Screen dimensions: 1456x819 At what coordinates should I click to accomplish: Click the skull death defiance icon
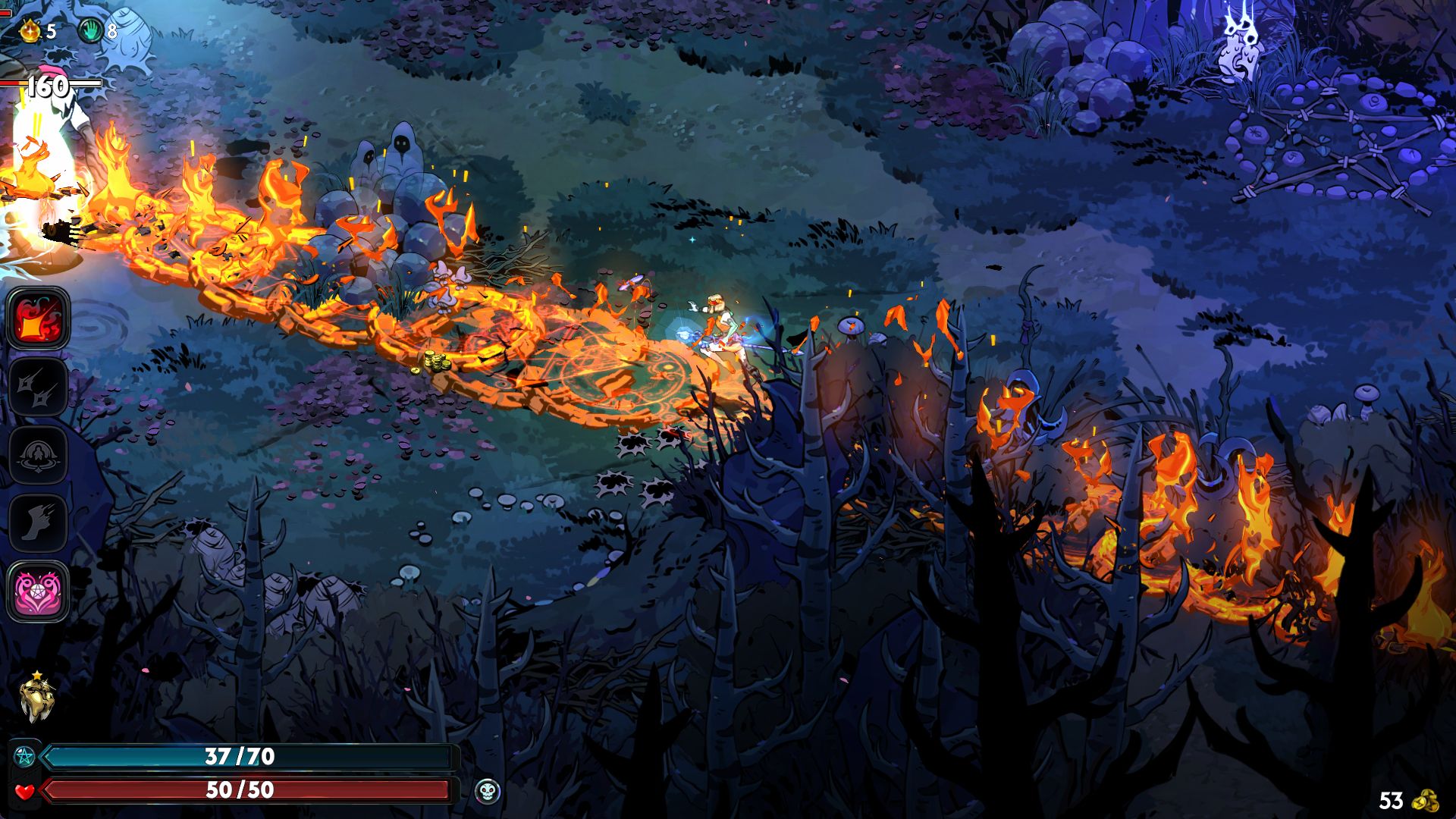pos(487,792)
